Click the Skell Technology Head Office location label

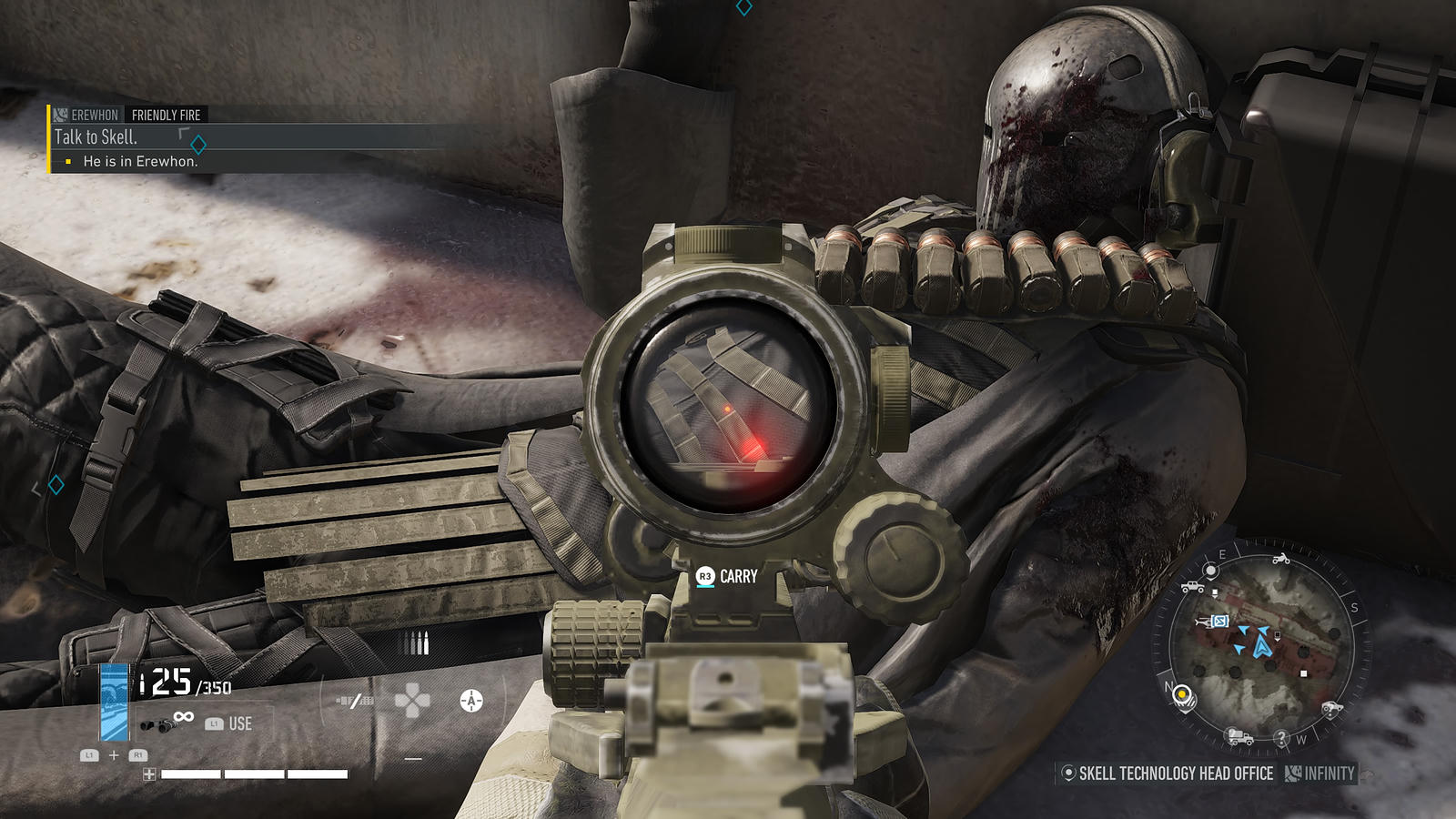point(1175,773)
